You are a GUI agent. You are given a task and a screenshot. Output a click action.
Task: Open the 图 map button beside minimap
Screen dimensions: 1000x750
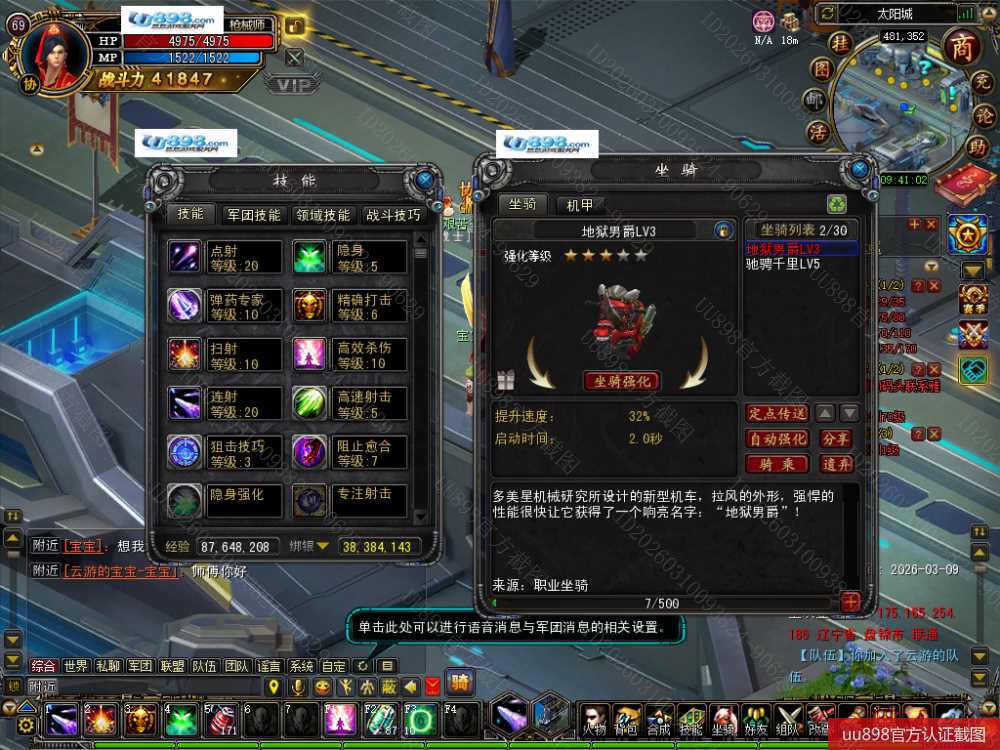pos(822,69)
